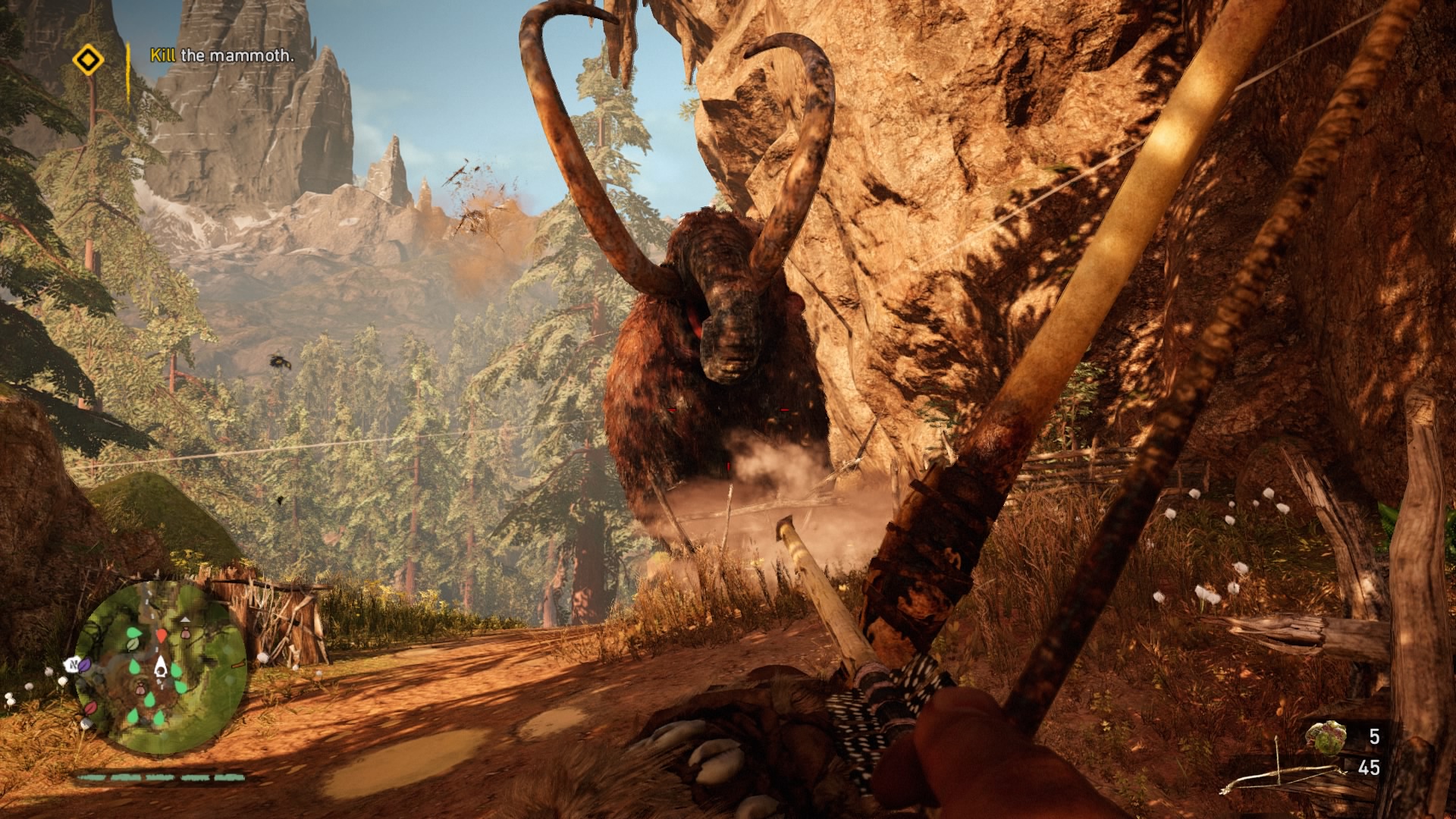
Task: Select the purple leaf marker on the minimap
Action: 86,664
